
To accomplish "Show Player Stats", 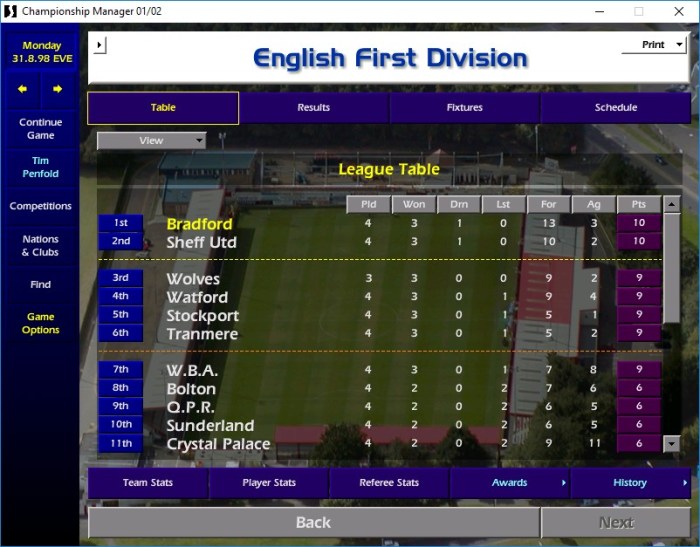I will [269, 483].
